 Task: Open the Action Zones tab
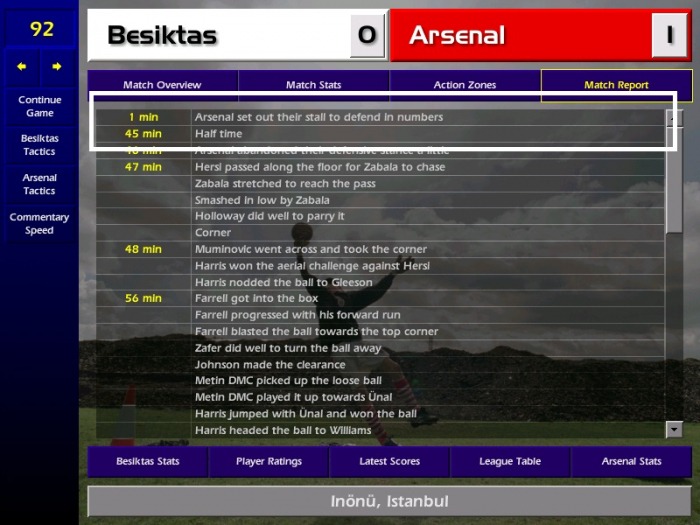click(x=465, y=85)
